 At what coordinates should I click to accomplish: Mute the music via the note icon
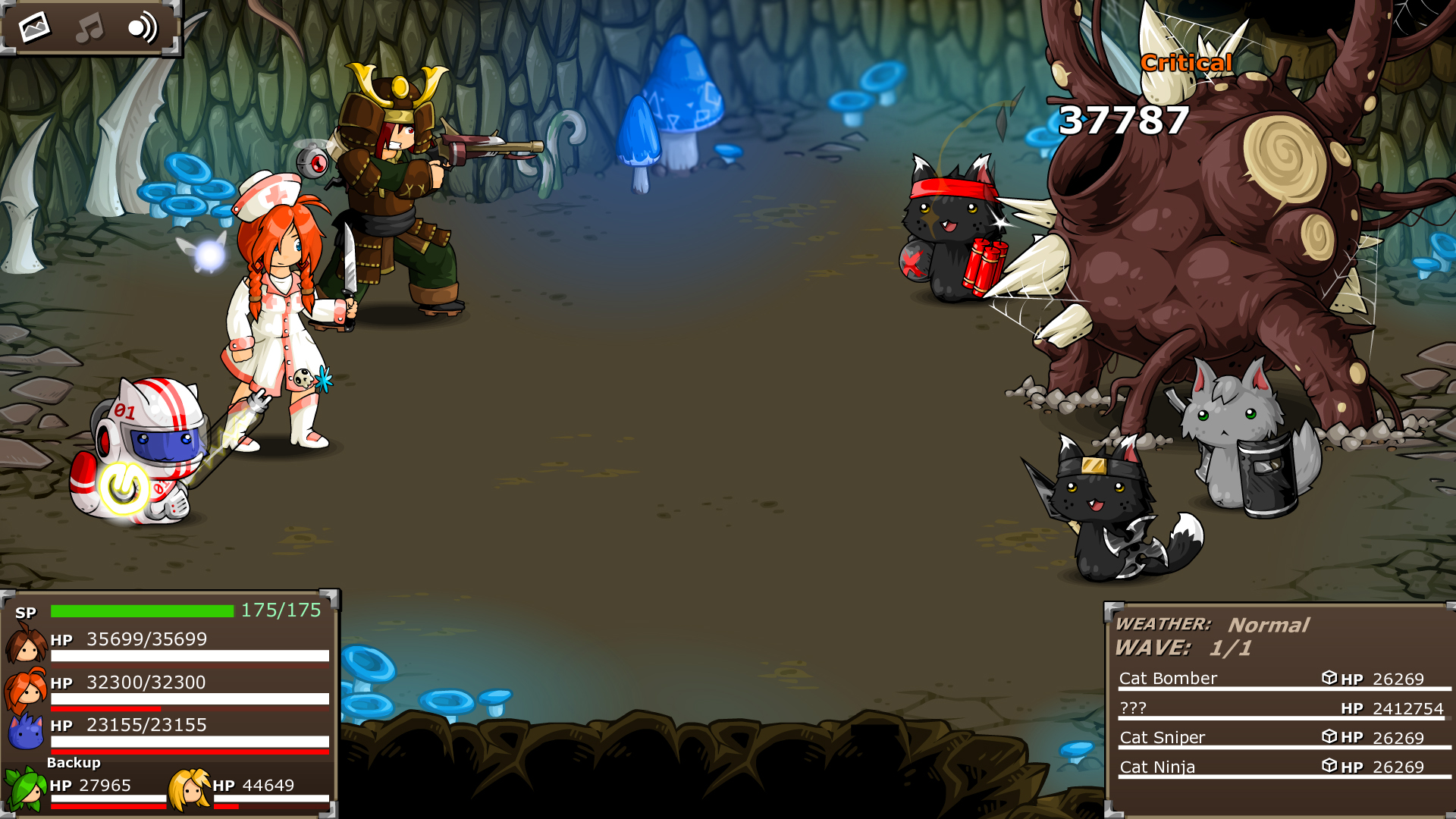(89, 27)
